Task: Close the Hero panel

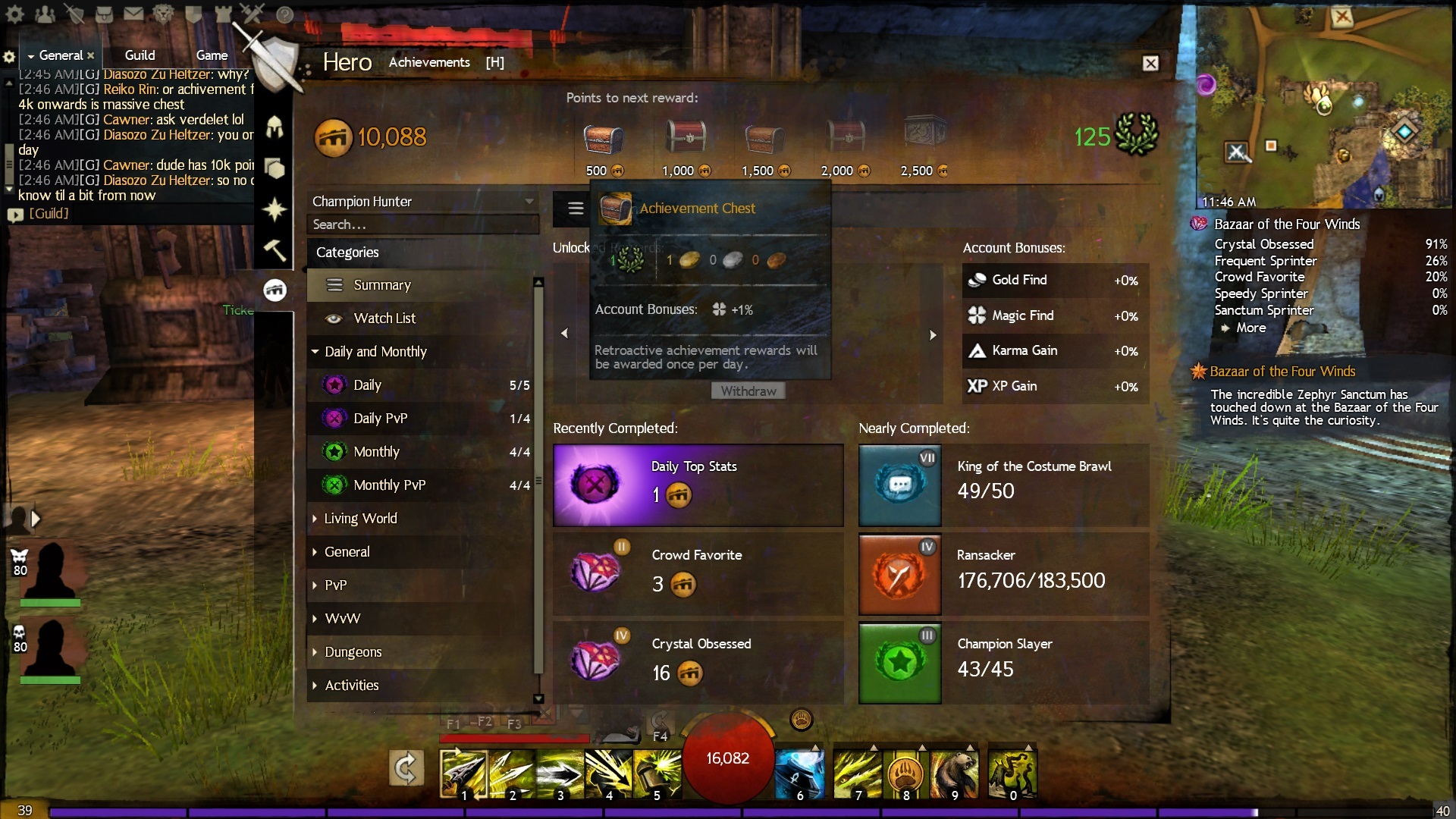Action: (1150, 64)
